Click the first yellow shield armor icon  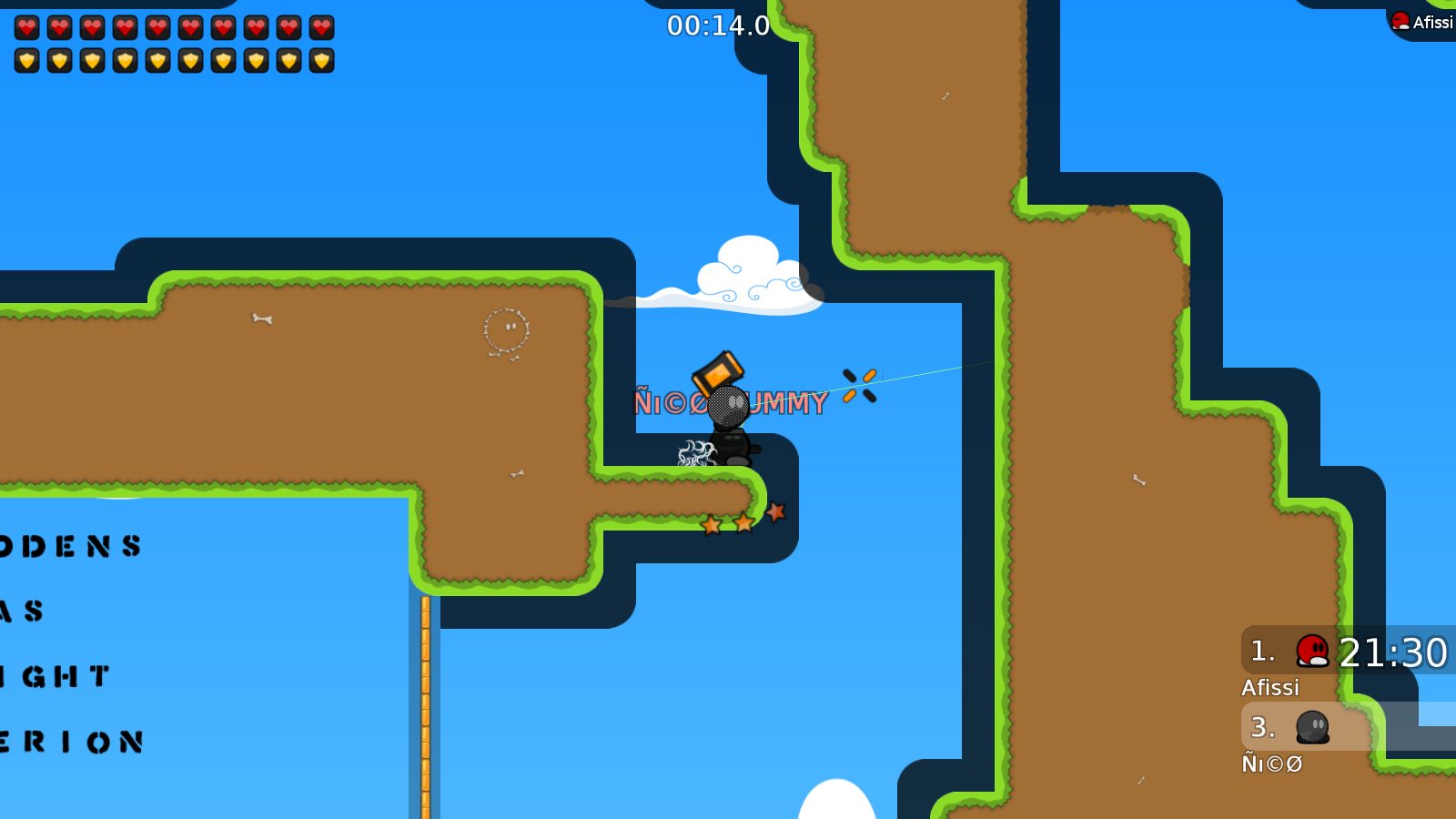26,59
